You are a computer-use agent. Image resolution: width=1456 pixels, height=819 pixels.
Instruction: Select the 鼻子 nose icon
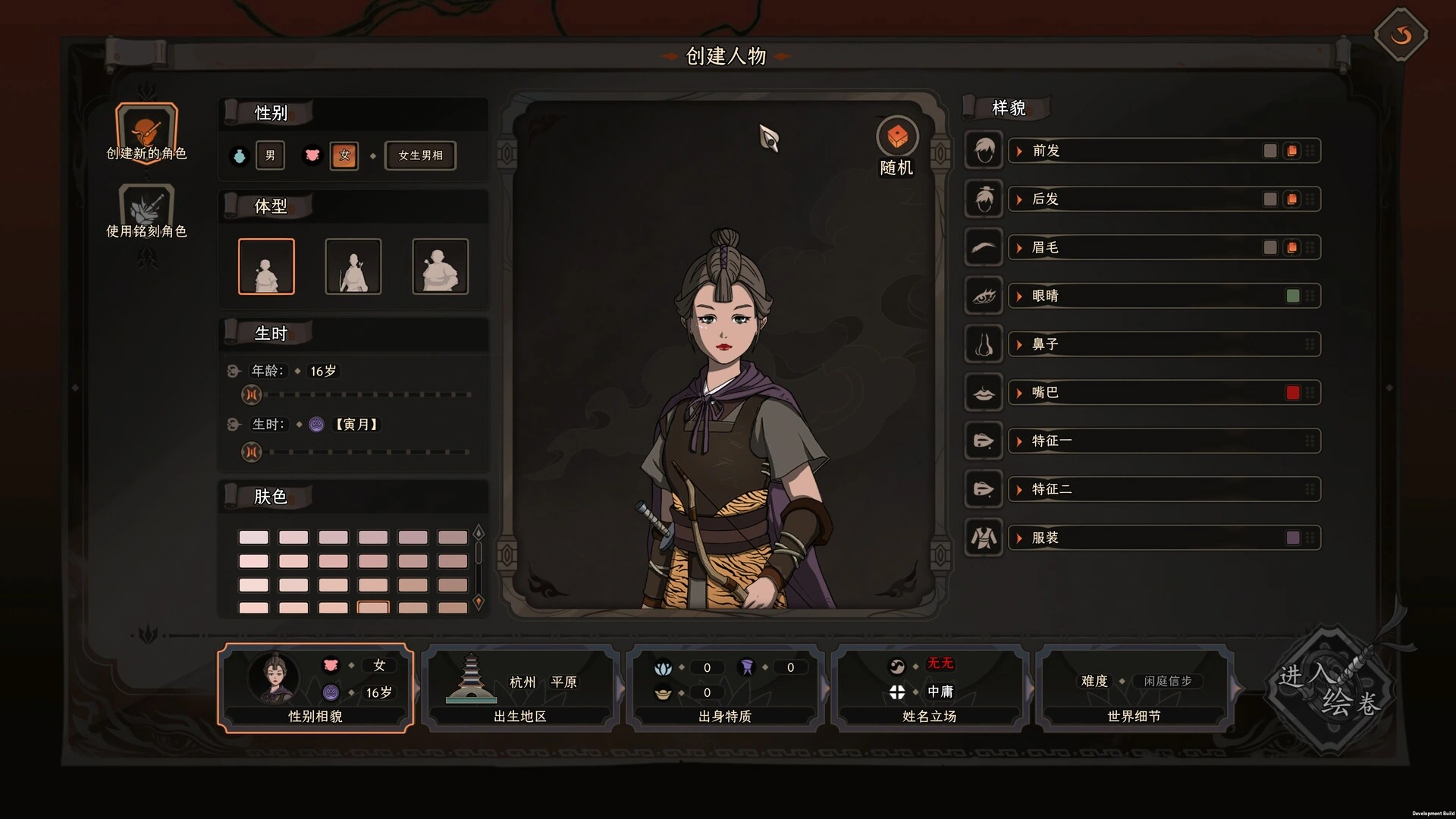point(983,344)
